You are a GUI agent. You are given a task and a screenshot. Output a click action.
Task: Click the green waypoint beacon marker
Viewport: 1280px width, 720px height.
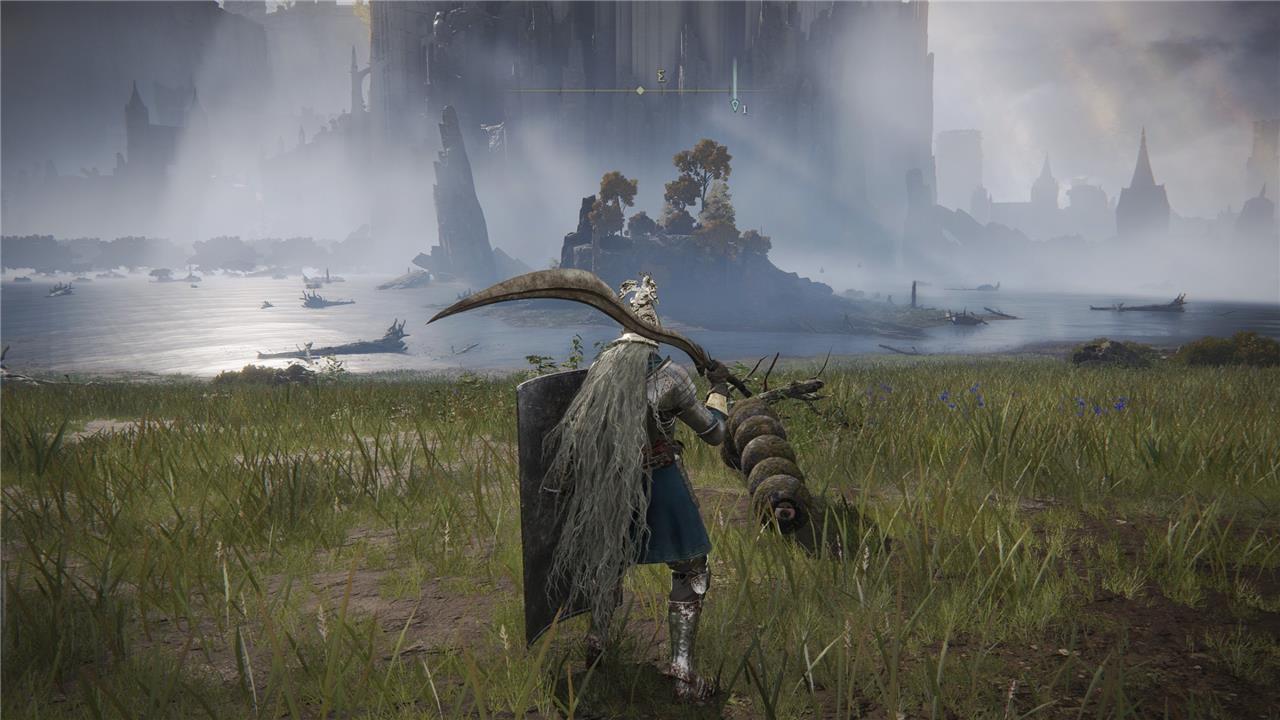click(x=734, y=103)
